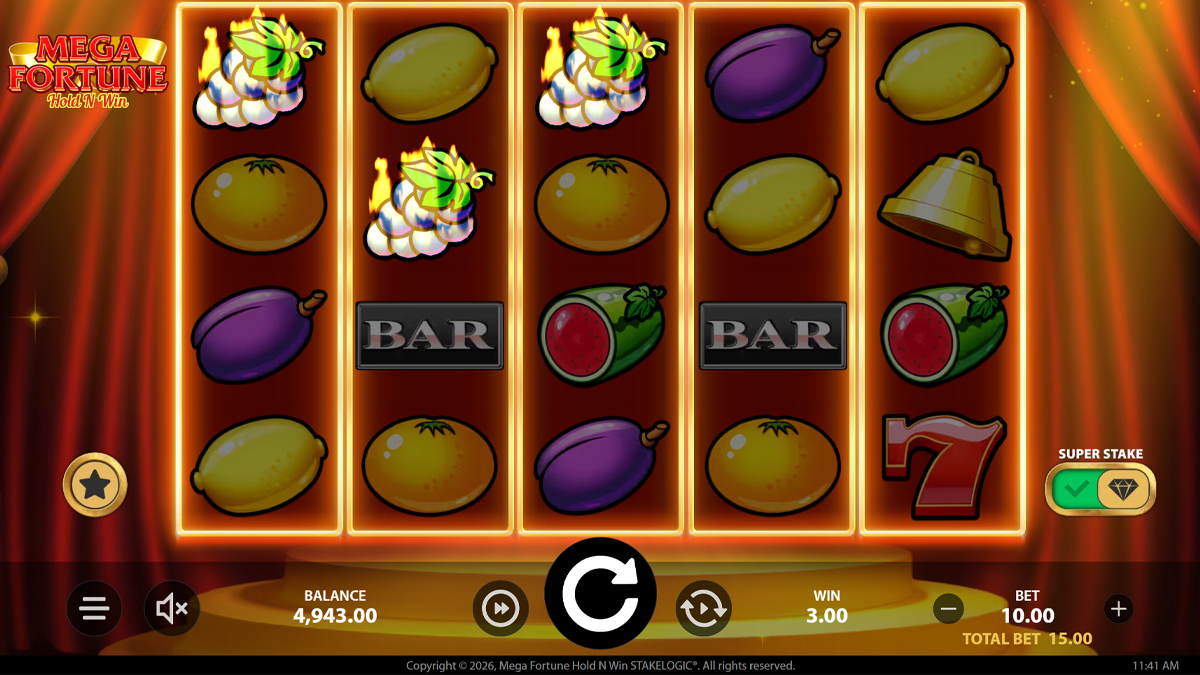Viewport: 1200px width, 675px height.
Task: Click the gold star button
Action: point(95,485)
